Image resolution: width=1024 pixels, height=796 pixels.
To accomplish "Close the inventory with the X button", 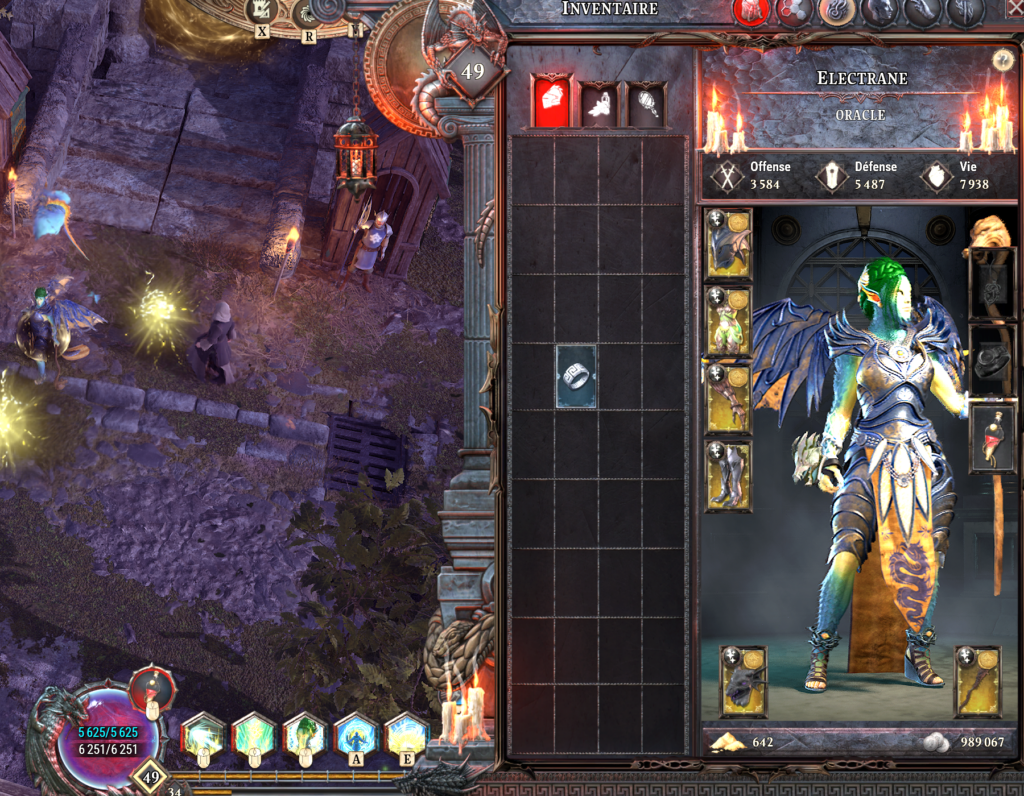I will click(1015, 11).
